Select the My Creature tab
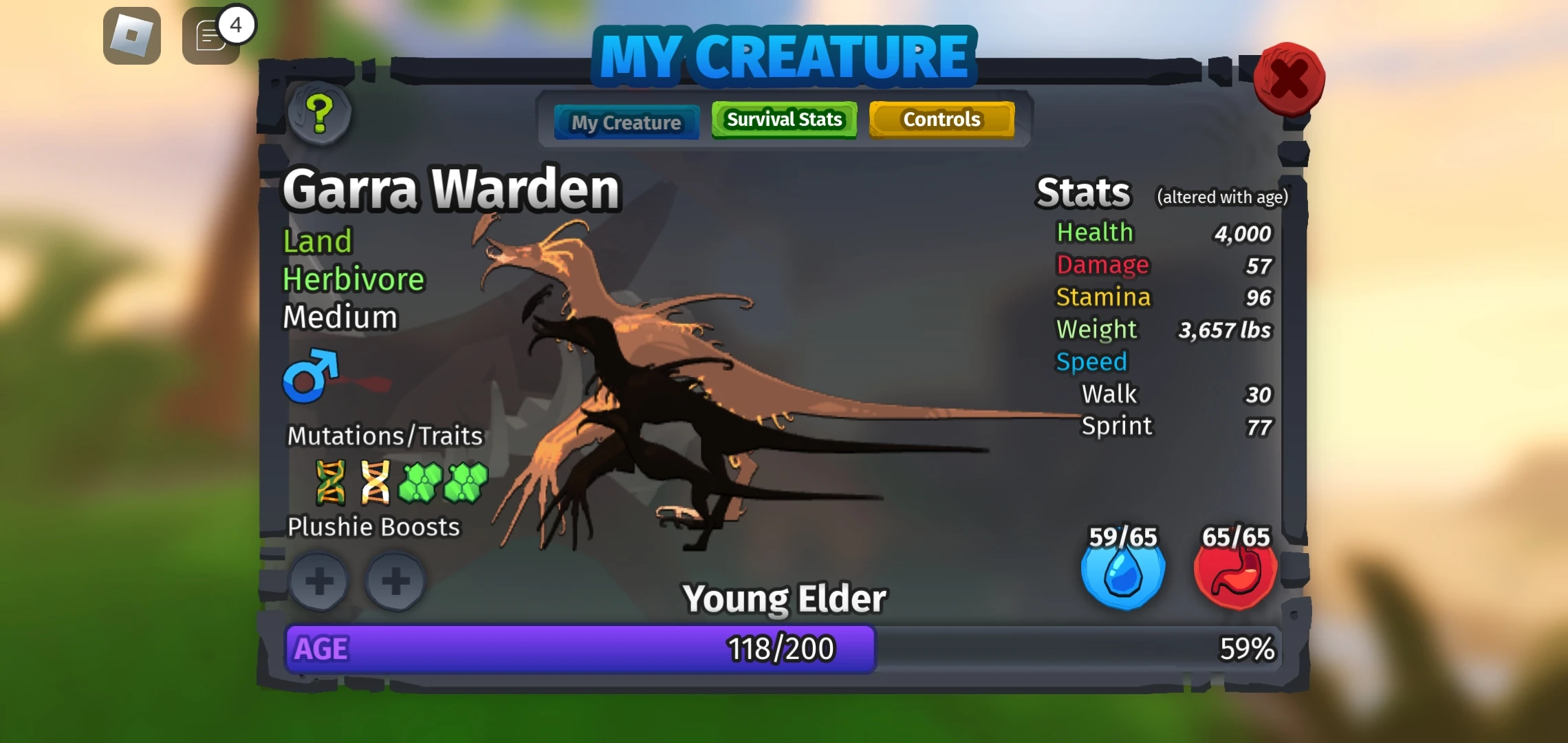 626,122
